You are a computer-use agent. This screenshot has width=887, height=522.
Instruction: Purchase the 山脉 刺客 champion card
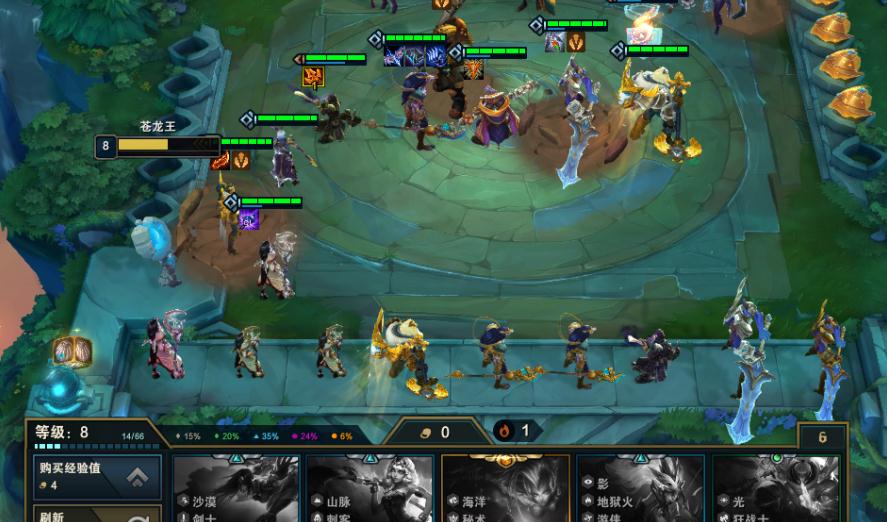tap(370, 488)
